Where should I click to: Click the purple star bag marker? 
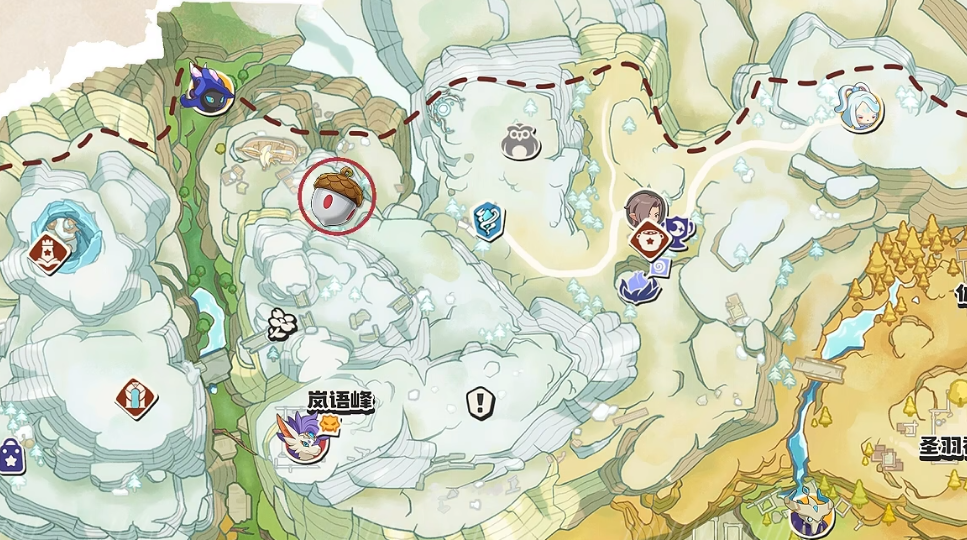point(9,459)
